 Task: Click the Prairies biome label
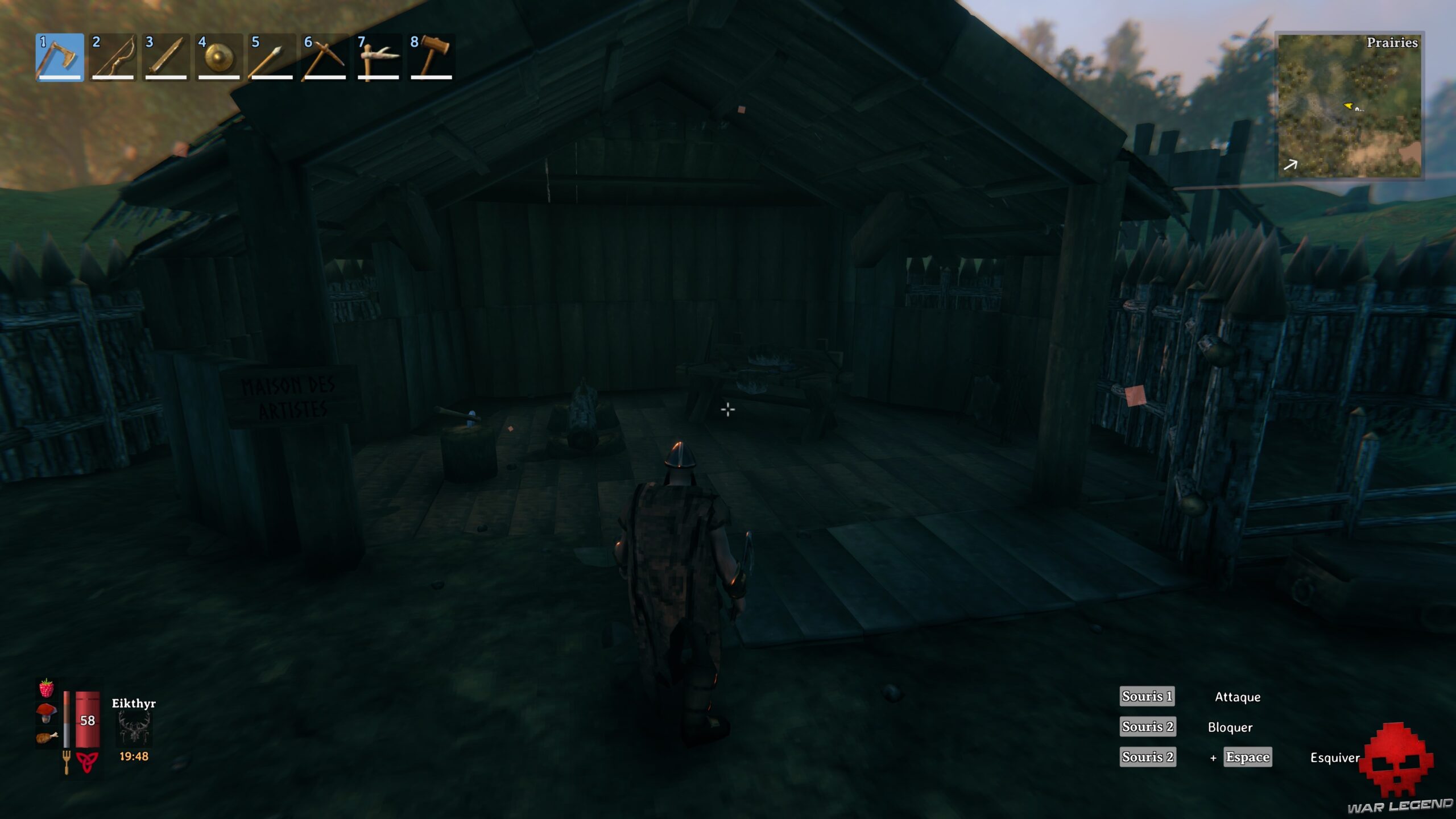click(x=1391, y=44)
